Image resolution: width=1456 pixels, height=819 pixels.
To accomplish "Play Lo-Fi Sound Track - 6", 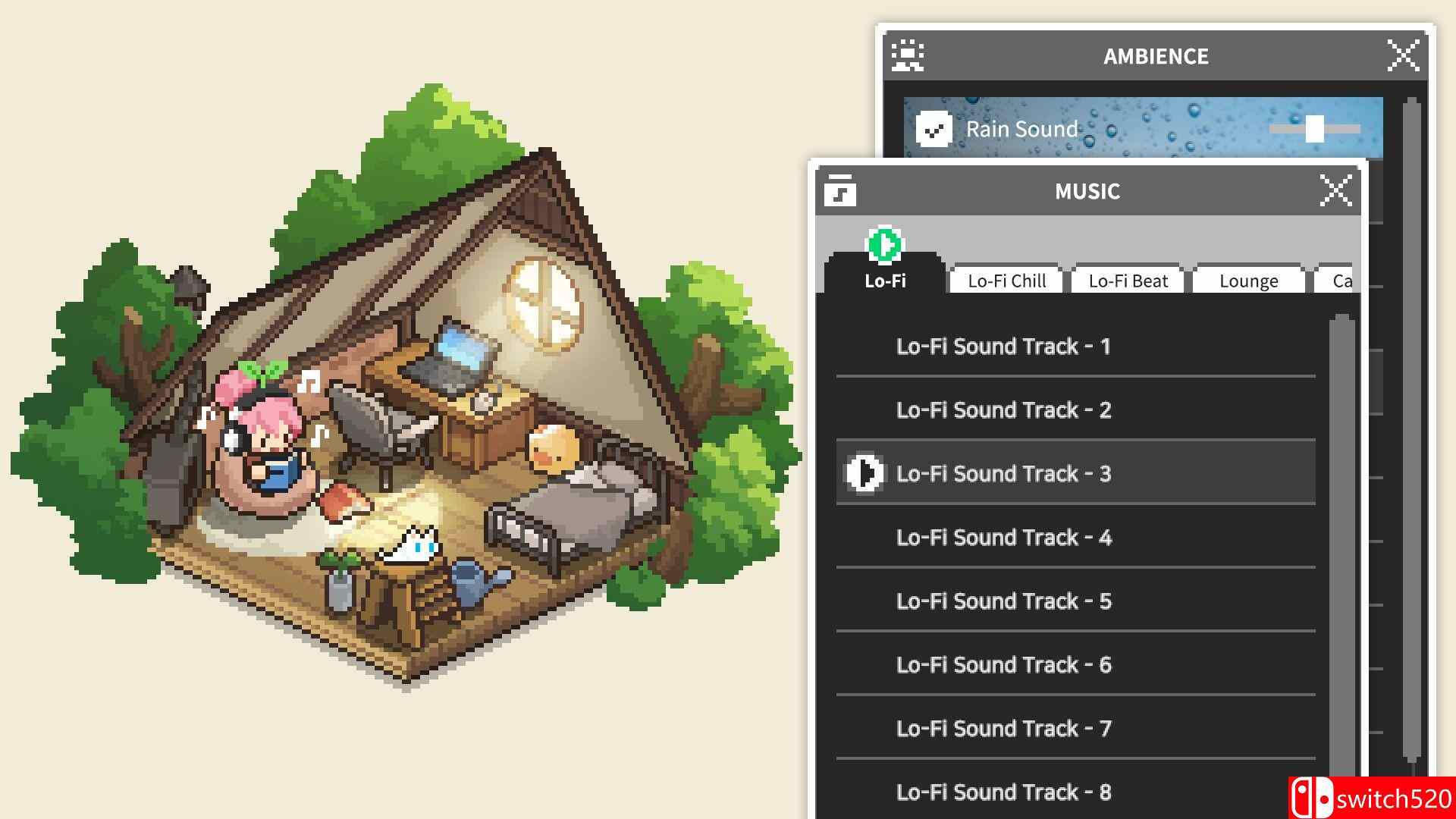I will (1003, 664).
